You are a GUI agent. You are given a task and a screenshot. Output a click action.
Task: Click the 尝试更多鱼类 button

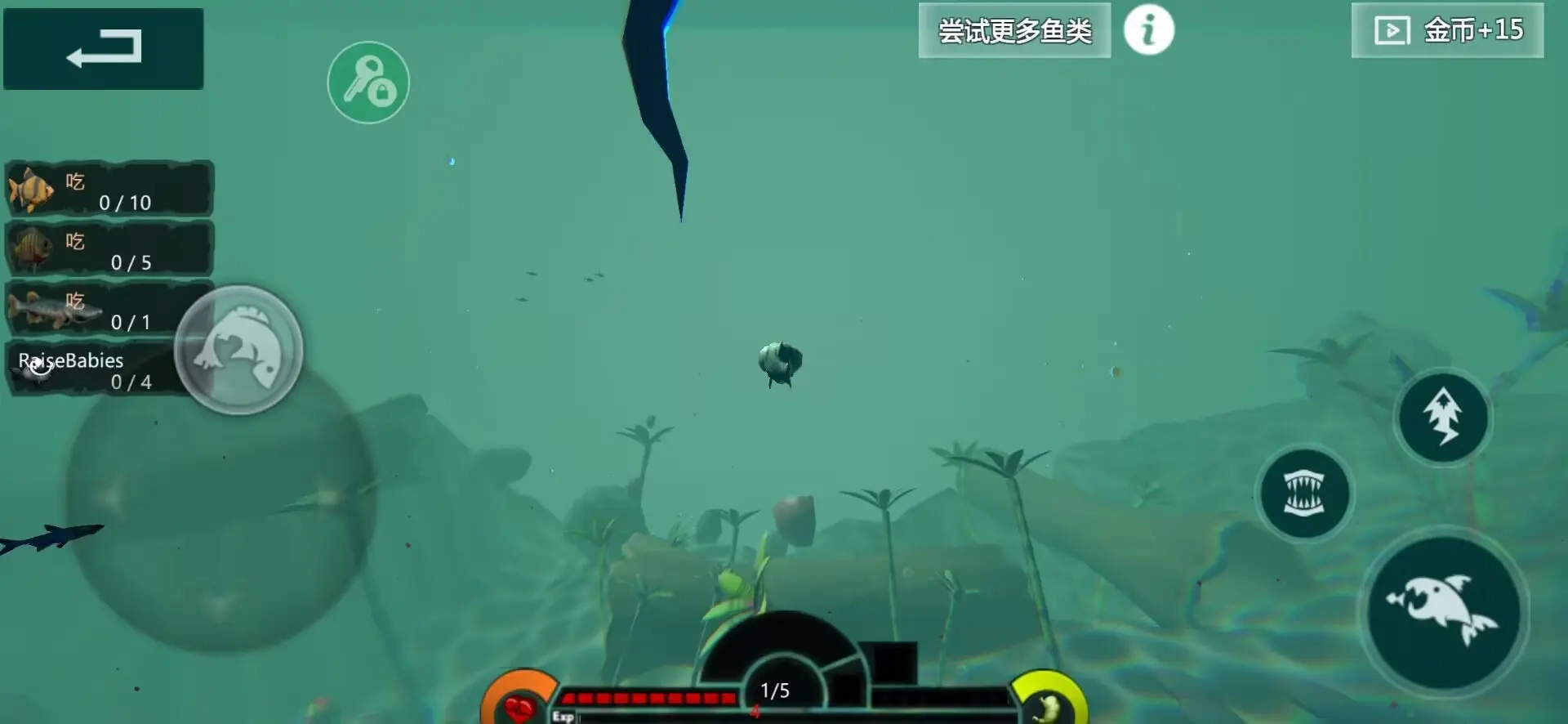point(1014,29)
